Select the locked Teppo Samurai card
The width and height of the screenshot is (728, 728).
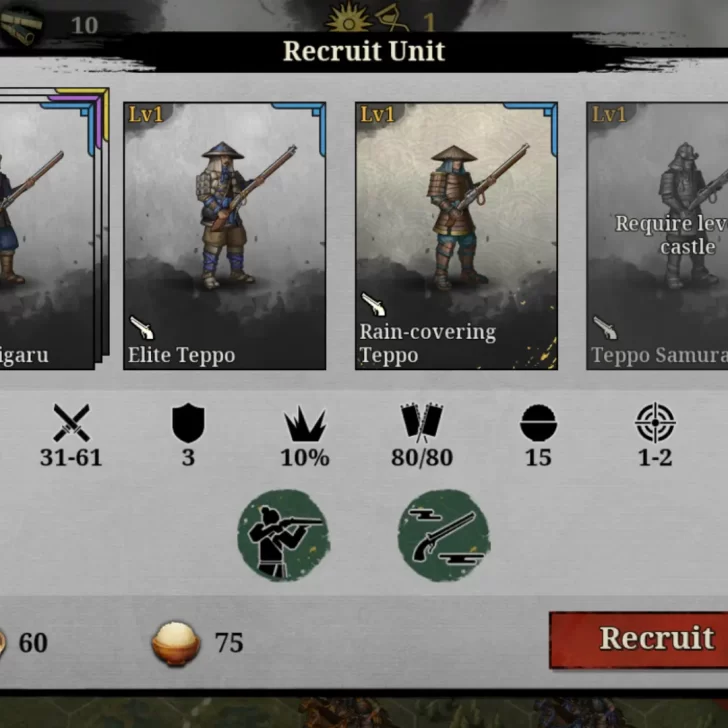657,236
